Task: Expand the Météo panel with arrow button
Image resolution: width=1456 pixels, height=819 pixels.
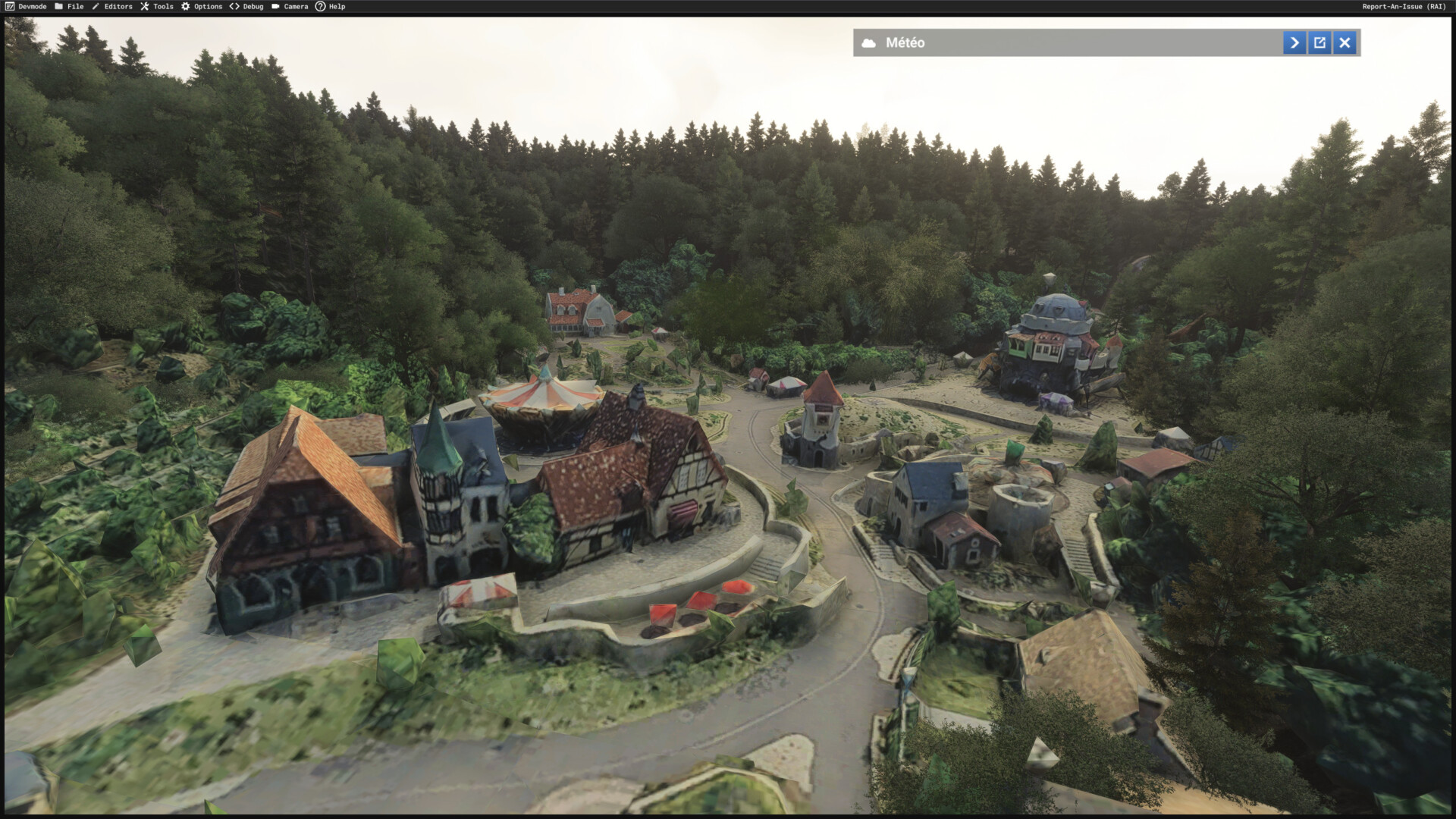Action: point(1294,43)
